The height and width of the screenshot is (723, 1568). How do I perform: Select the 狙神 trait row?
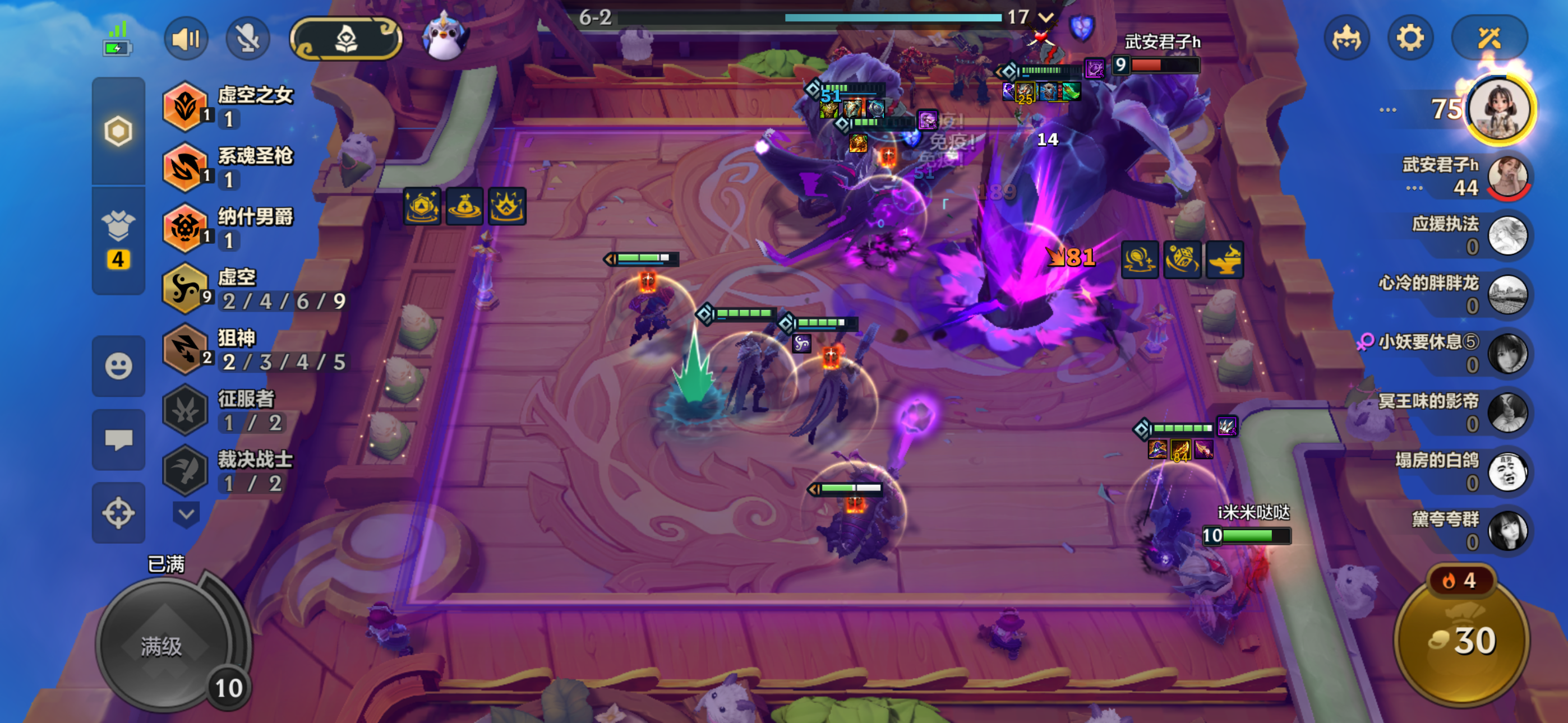pyautogui.click(x=256, y=349)
